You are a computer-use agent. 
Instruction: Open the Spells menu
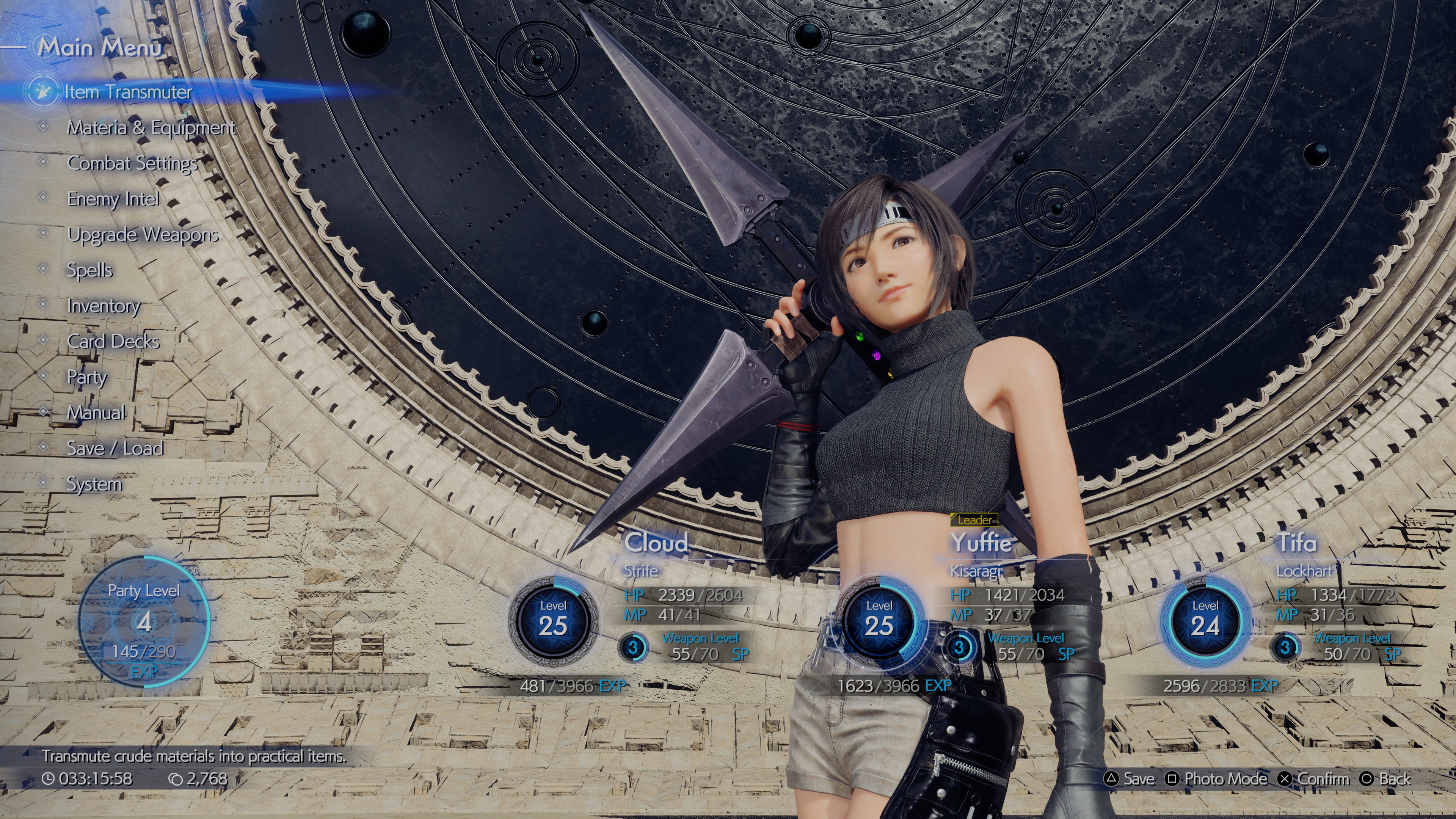(89, 270)
